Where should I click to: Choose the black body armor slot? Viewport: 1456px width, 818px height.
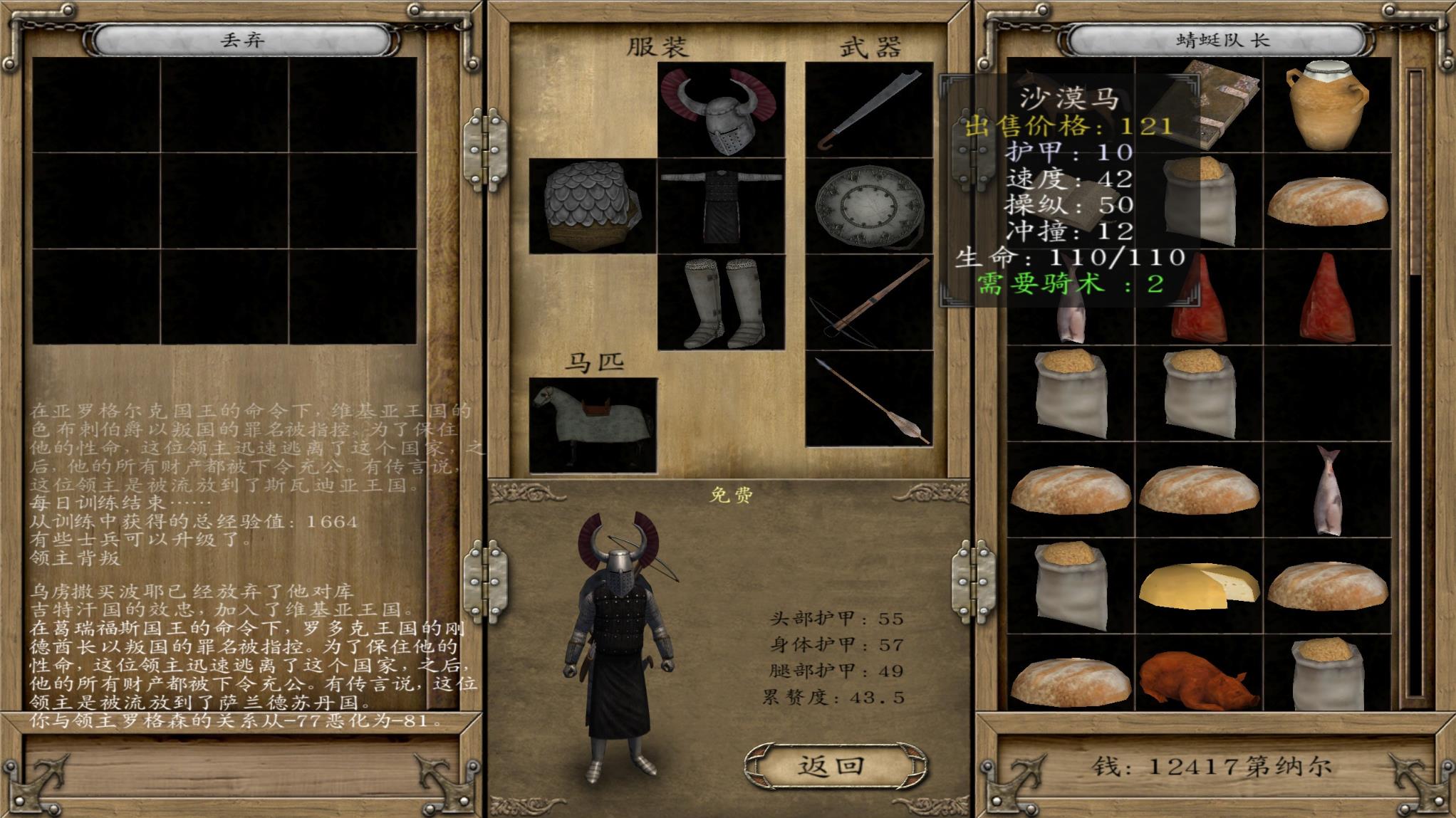point(721,206)
